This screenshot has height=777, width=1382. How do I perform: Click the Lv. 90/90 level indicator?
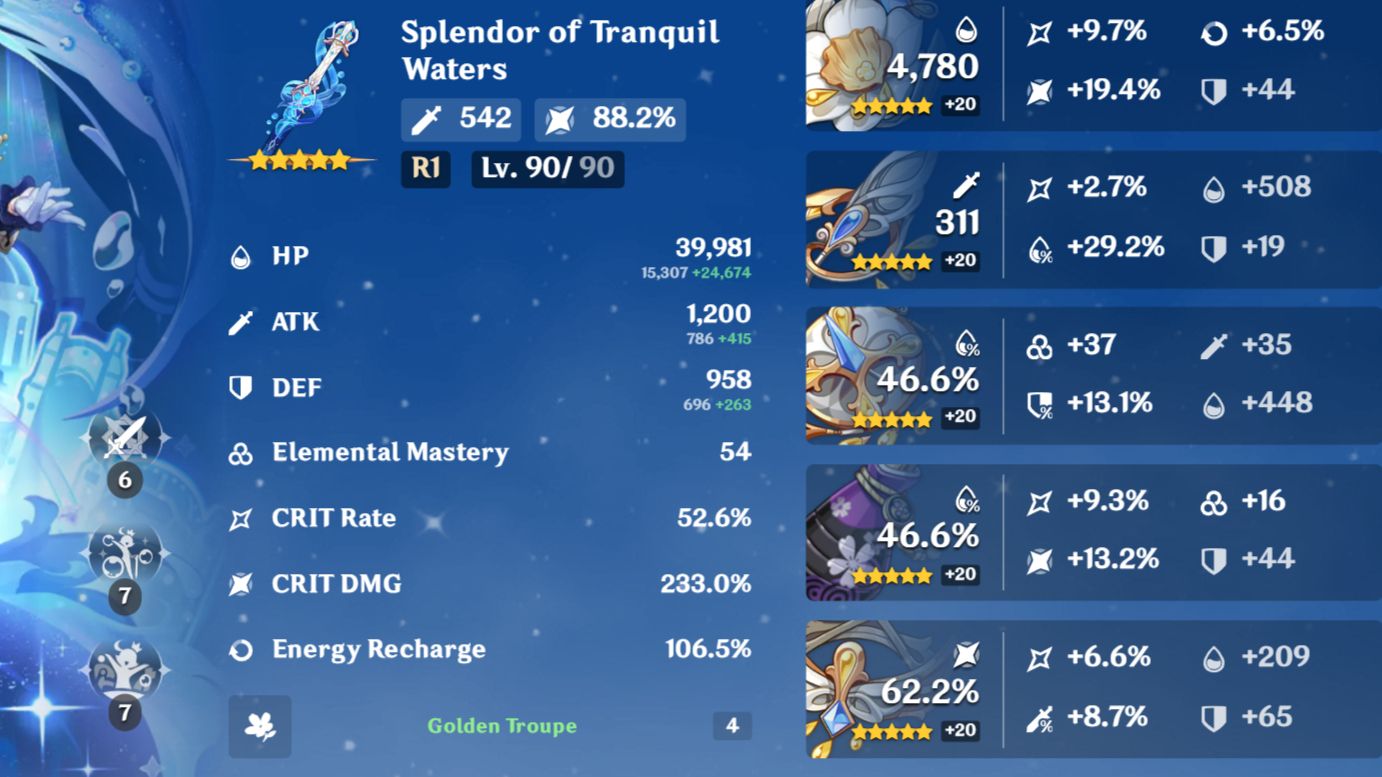point(547,168)
